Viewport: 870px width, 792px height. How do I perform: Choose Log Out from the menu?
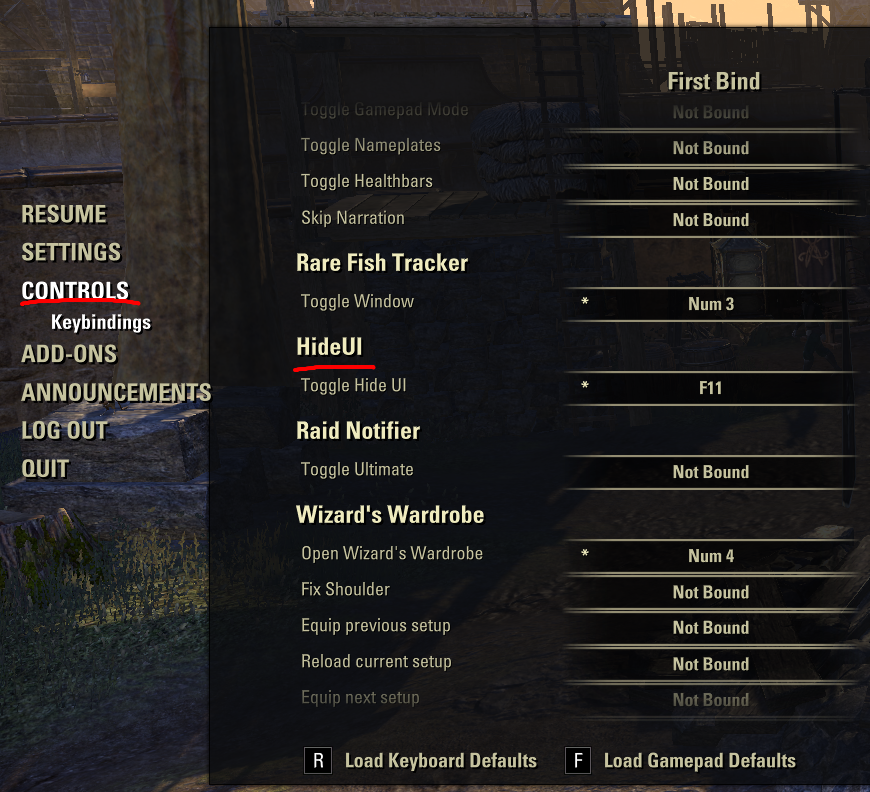[x=64, y=430]
